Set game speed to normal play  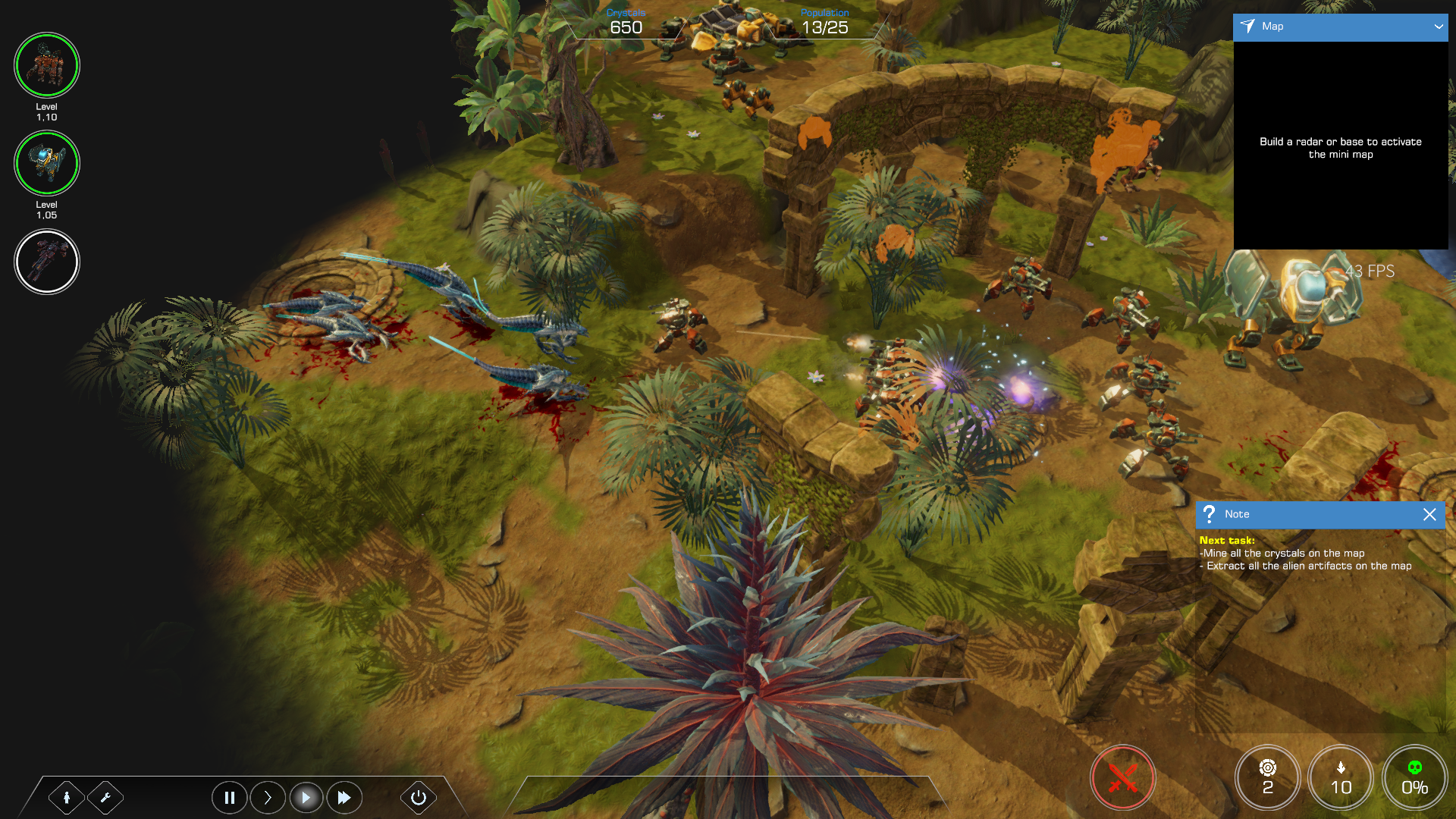click(x=306, y=798)
